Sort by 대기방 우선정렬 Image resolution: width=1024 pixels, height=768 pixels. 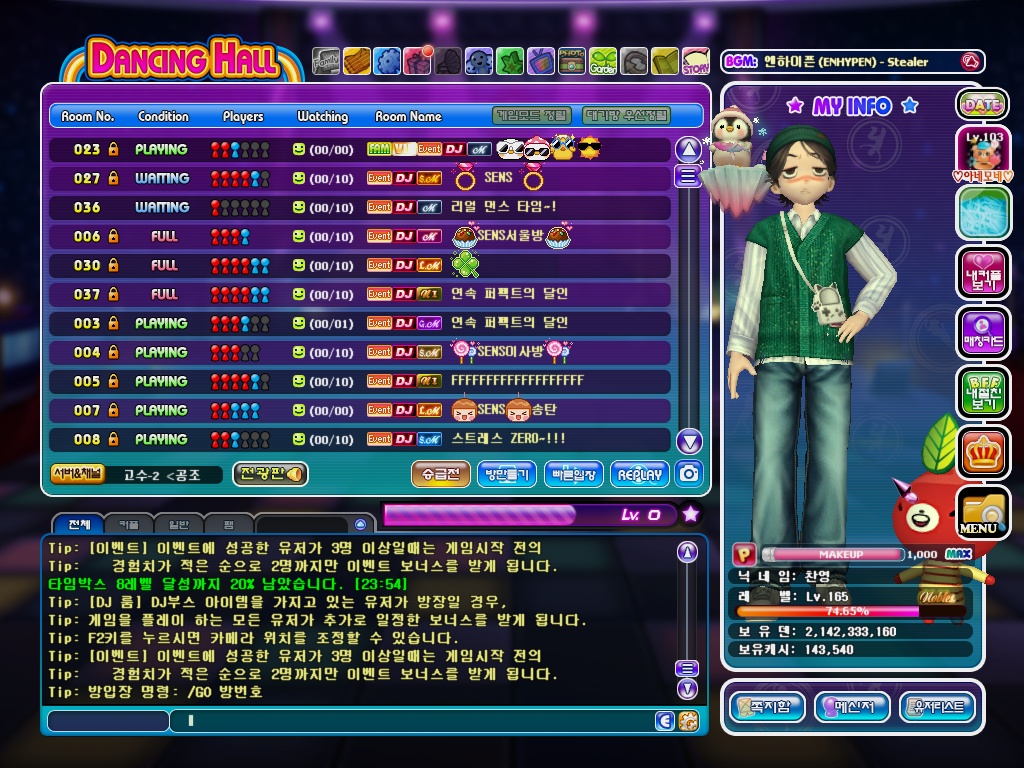(x=626, y=115)
